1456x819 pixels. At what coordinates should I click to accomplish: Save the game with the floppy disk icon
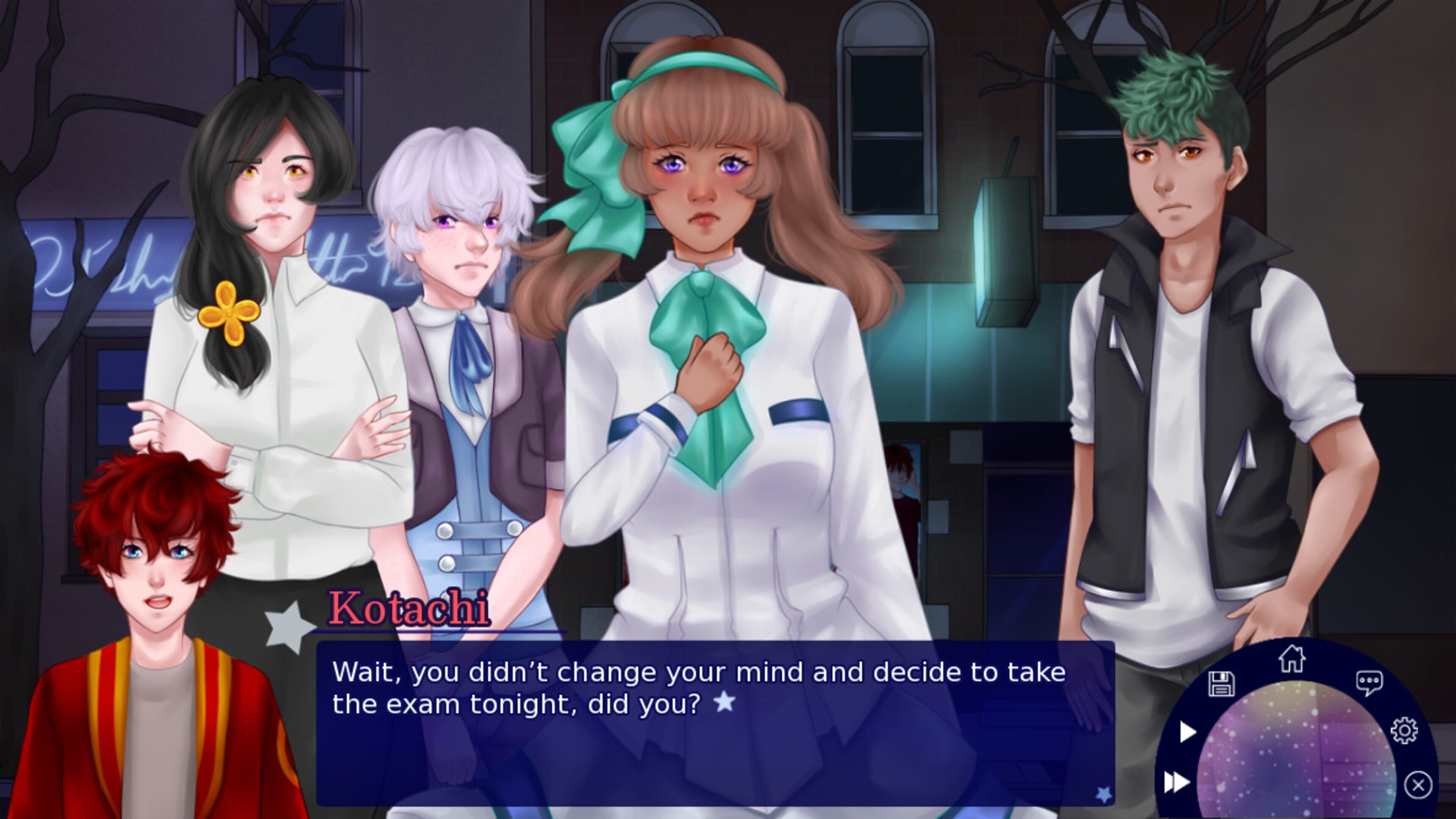(1221, 684)
